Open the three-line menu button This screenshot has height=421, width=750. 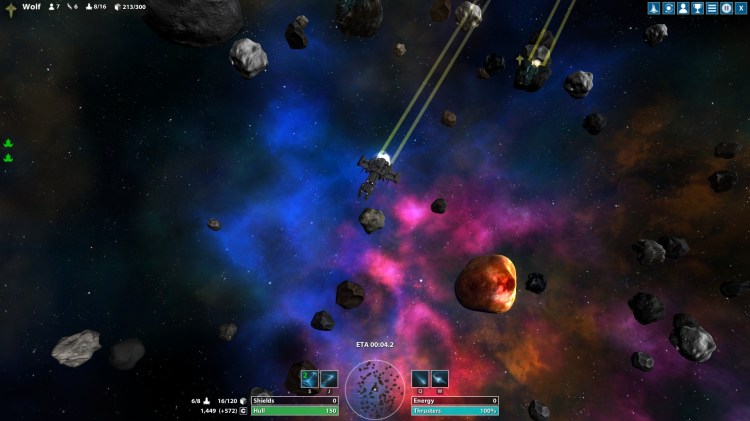[711, 8]
